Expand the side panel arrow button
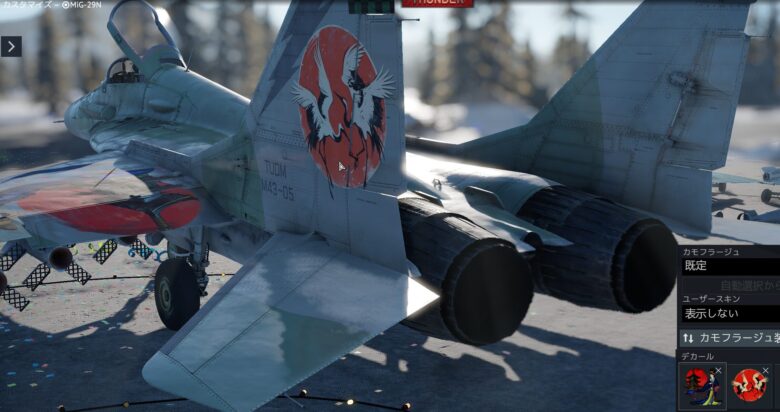Viewport: 780px width, 412px height. click(11, 46)
